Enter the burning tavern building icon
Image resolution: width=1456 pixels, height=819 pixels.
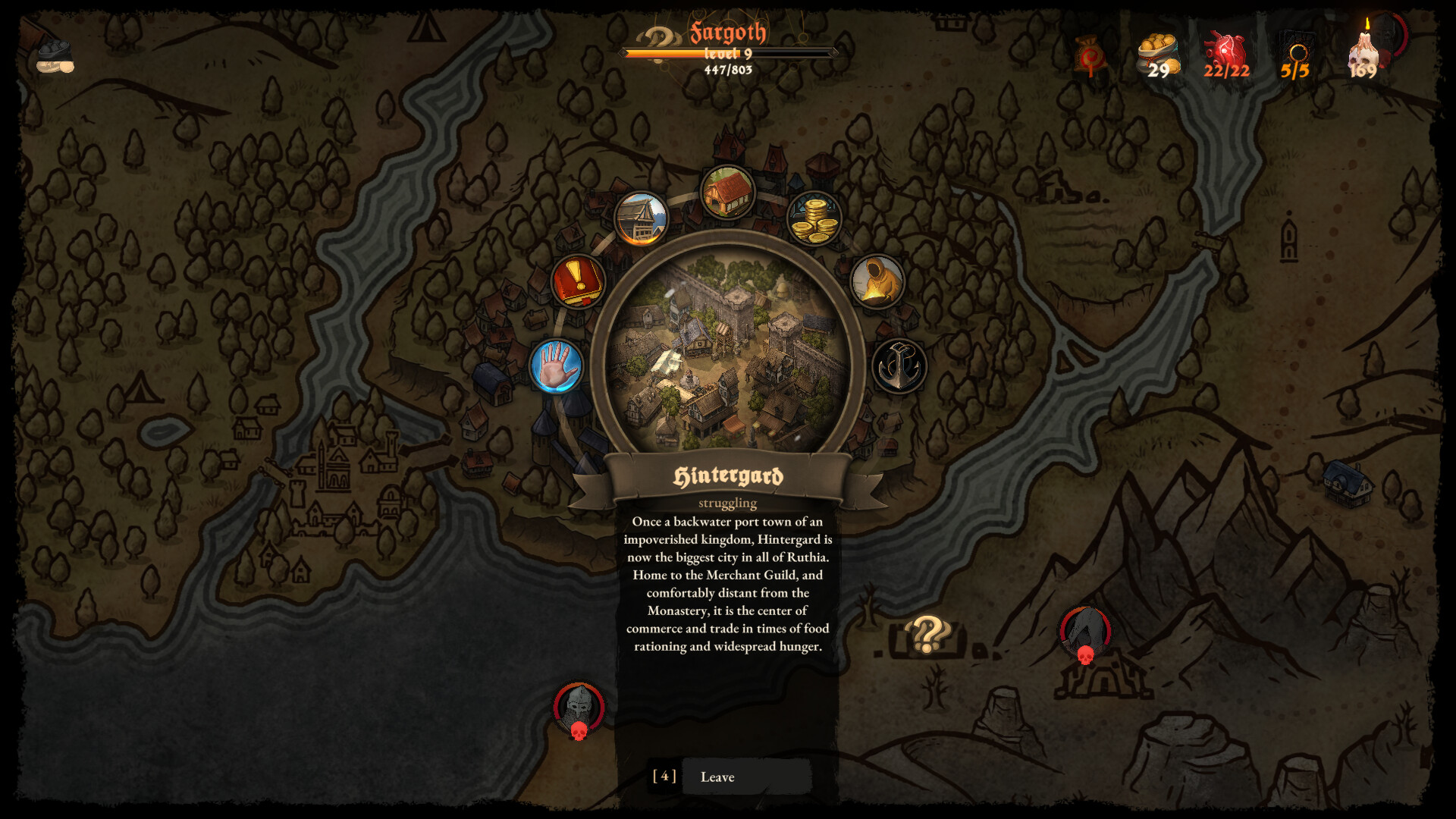pyautogui.click(x=639, y=218)
